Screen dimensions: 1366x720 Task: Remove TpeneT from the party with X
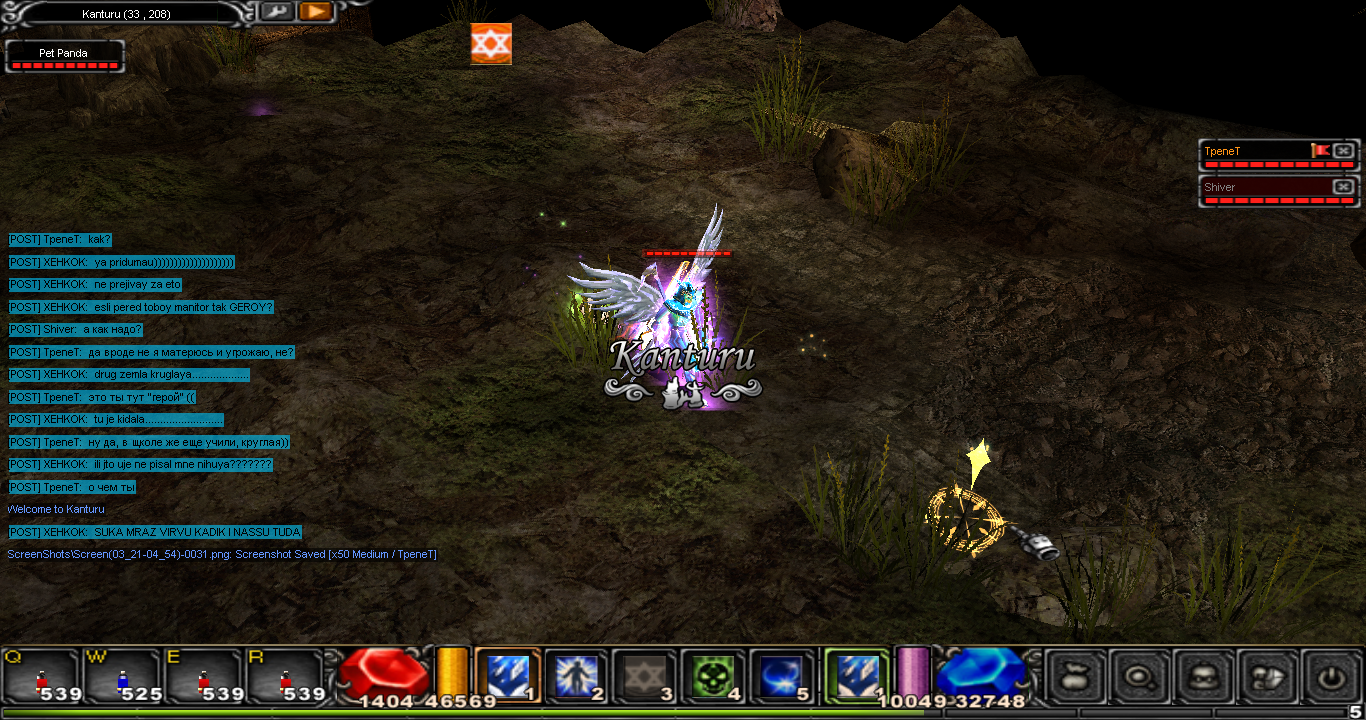click(1343, 151)
